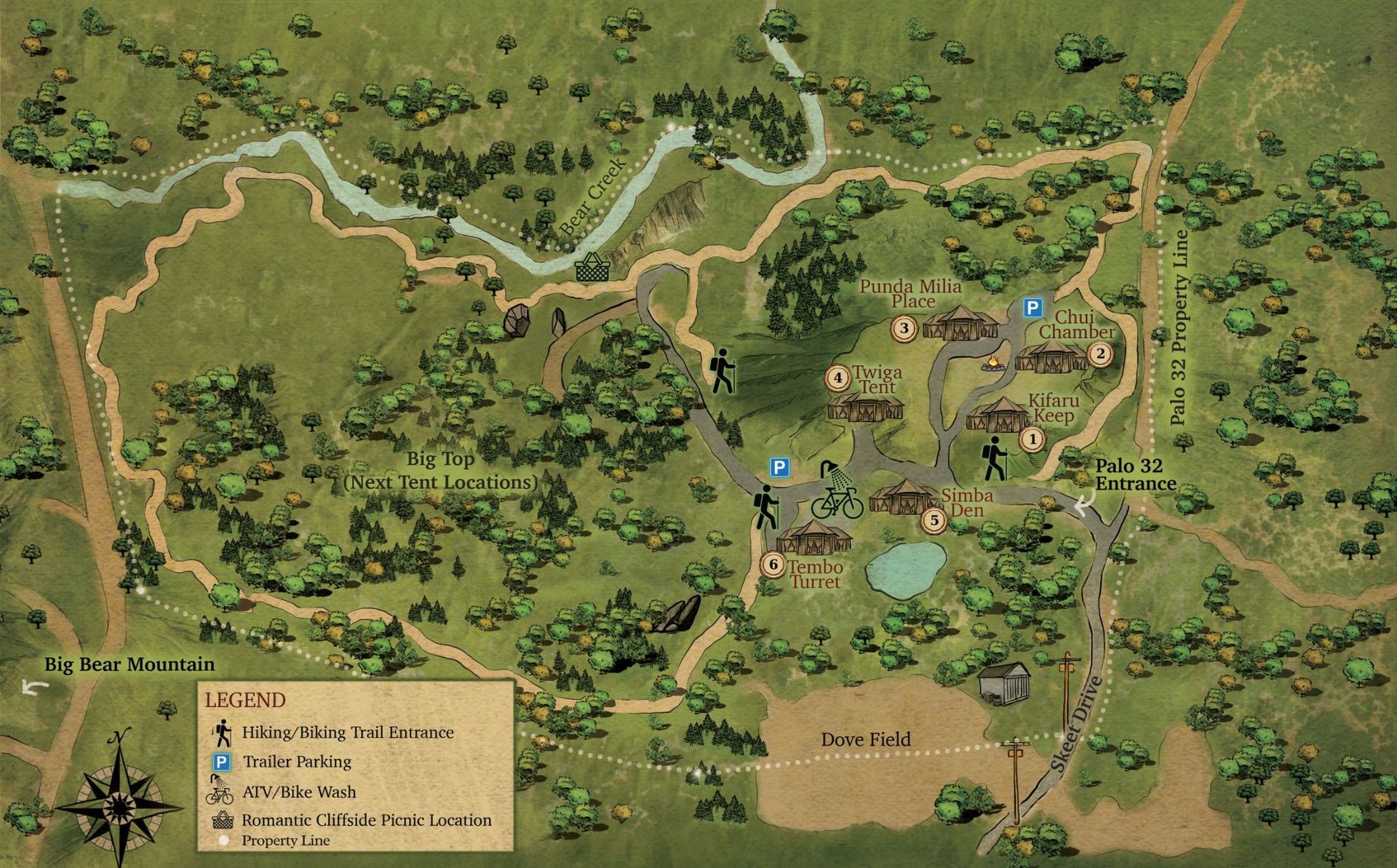
Task: Choose marker 6 for Tembo Turret
Action: pyautogui.click(x=773, y=565)
